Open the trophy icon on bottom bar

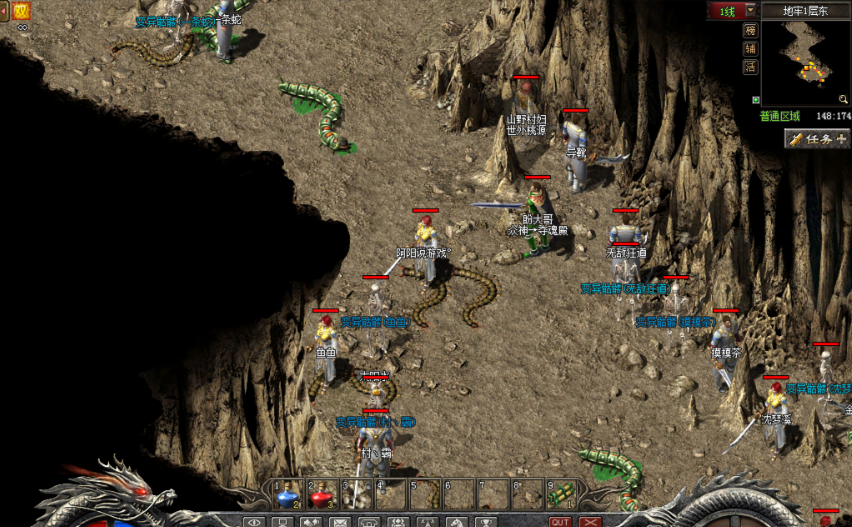click(x=486, y=521)
